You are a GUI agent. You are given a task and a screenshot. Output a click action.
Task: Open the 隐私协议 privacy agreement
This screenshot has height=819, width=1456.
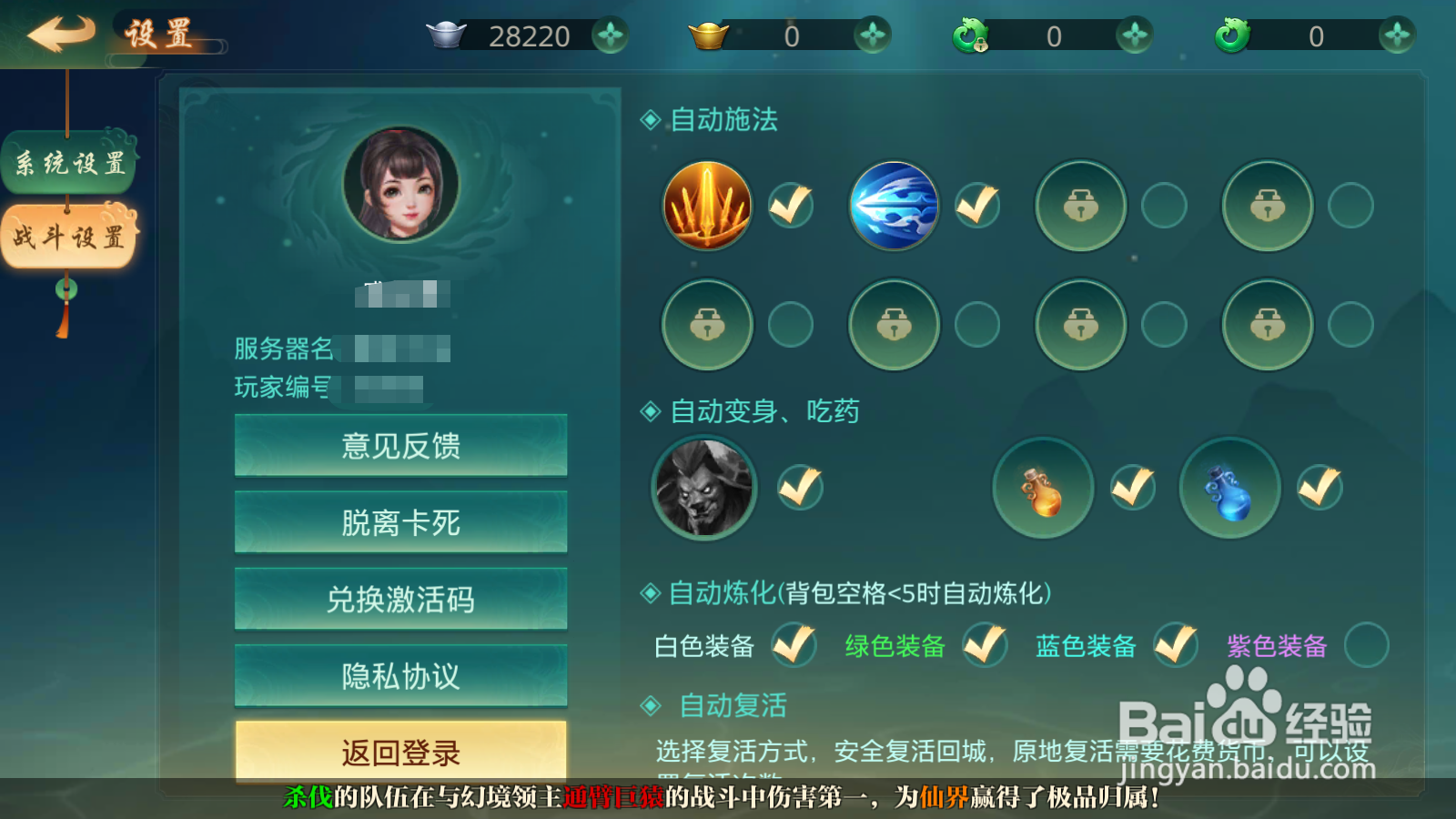(403, 675)
